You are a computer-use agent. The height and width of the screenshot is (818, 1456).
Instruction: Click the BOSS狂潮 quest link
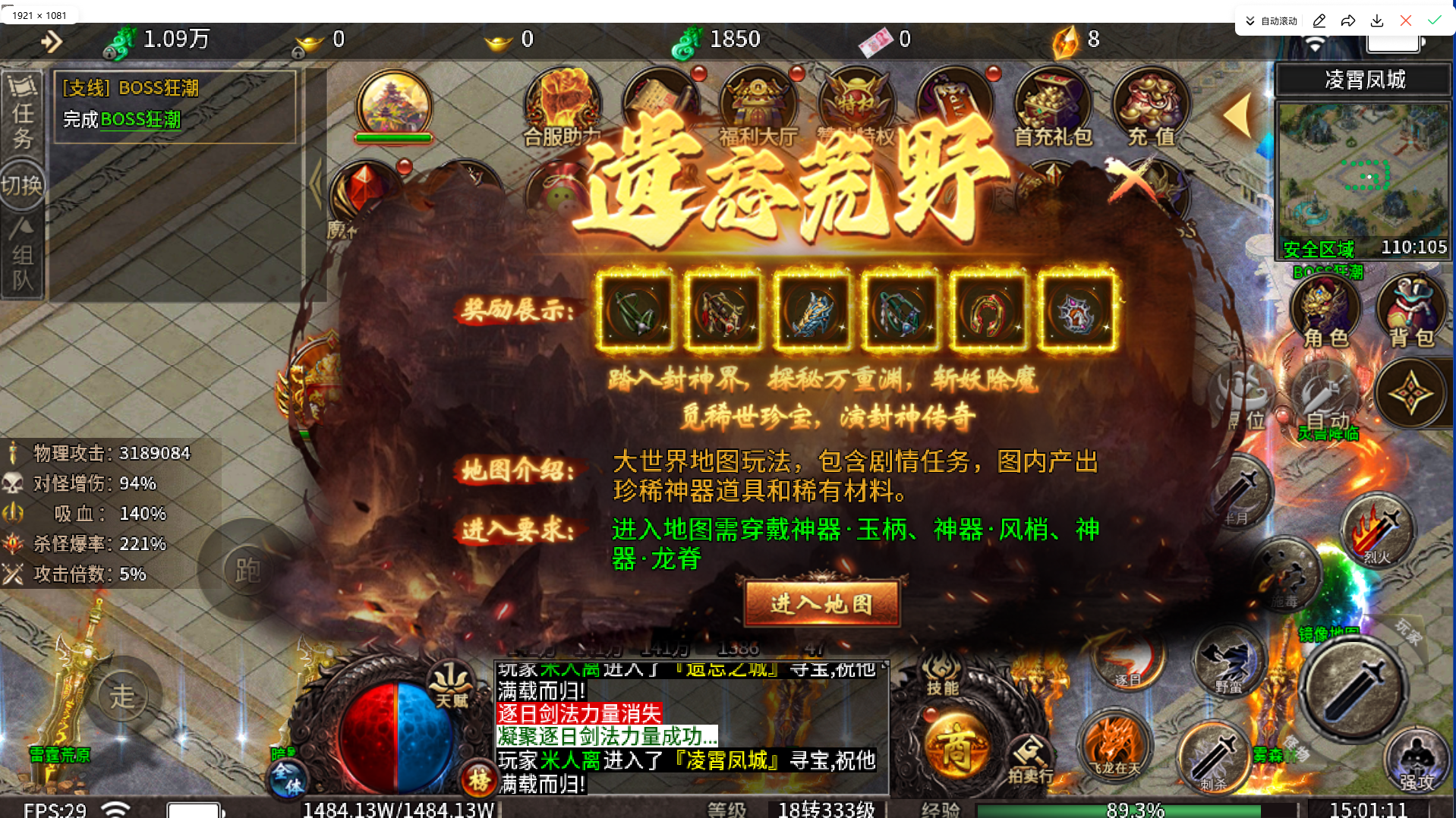[x=140, y=119]
